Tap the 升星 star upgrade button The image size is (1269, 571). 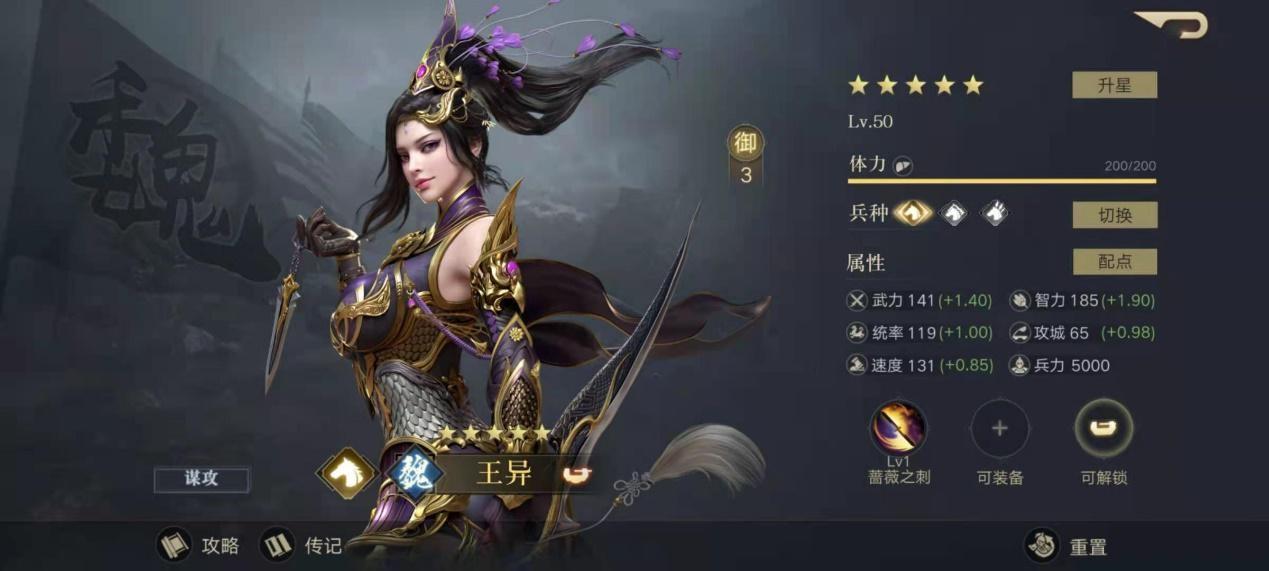pos(1114,85)
